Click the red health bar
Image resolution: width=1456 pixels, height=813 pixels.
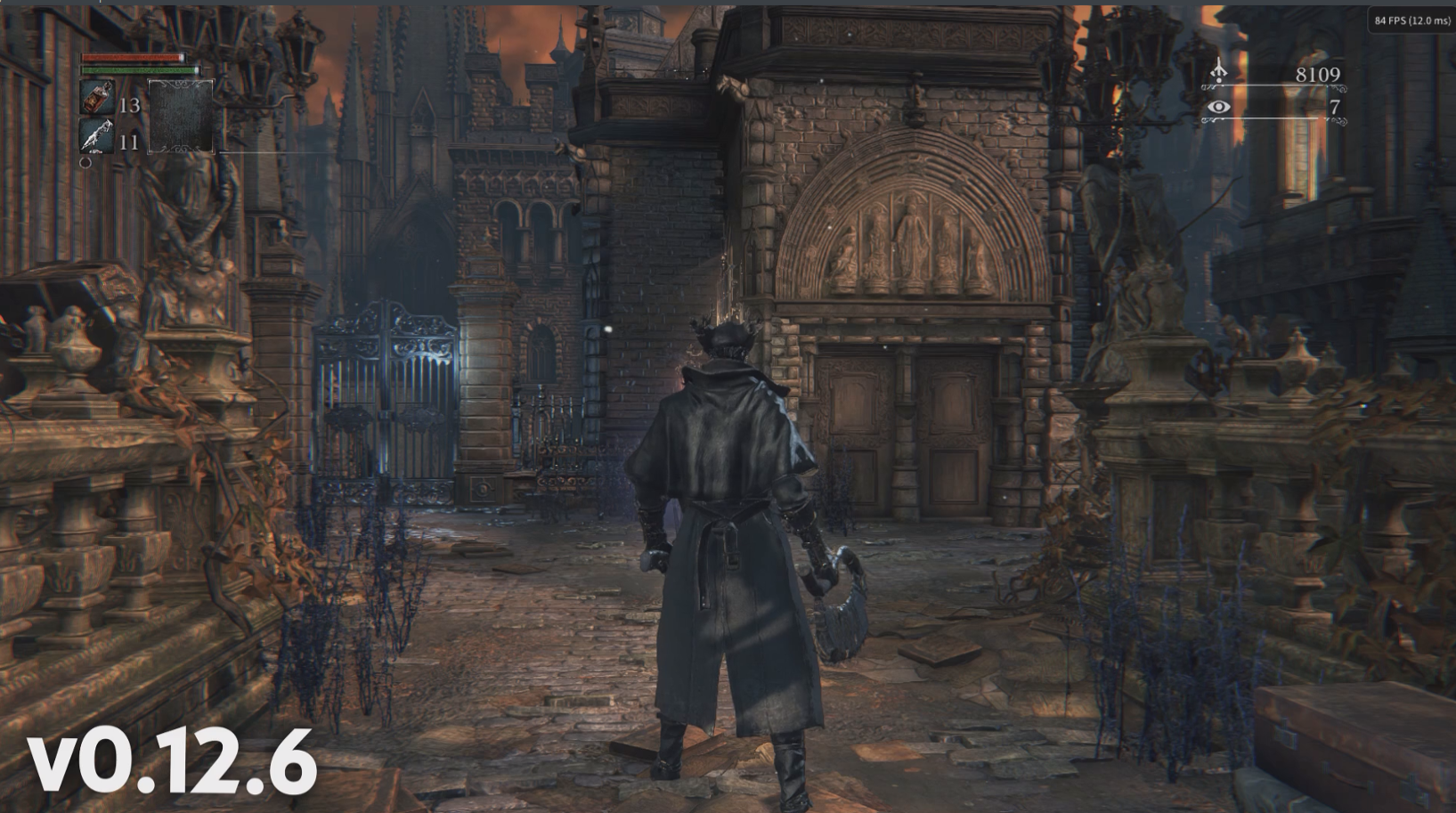pos(130,57)
